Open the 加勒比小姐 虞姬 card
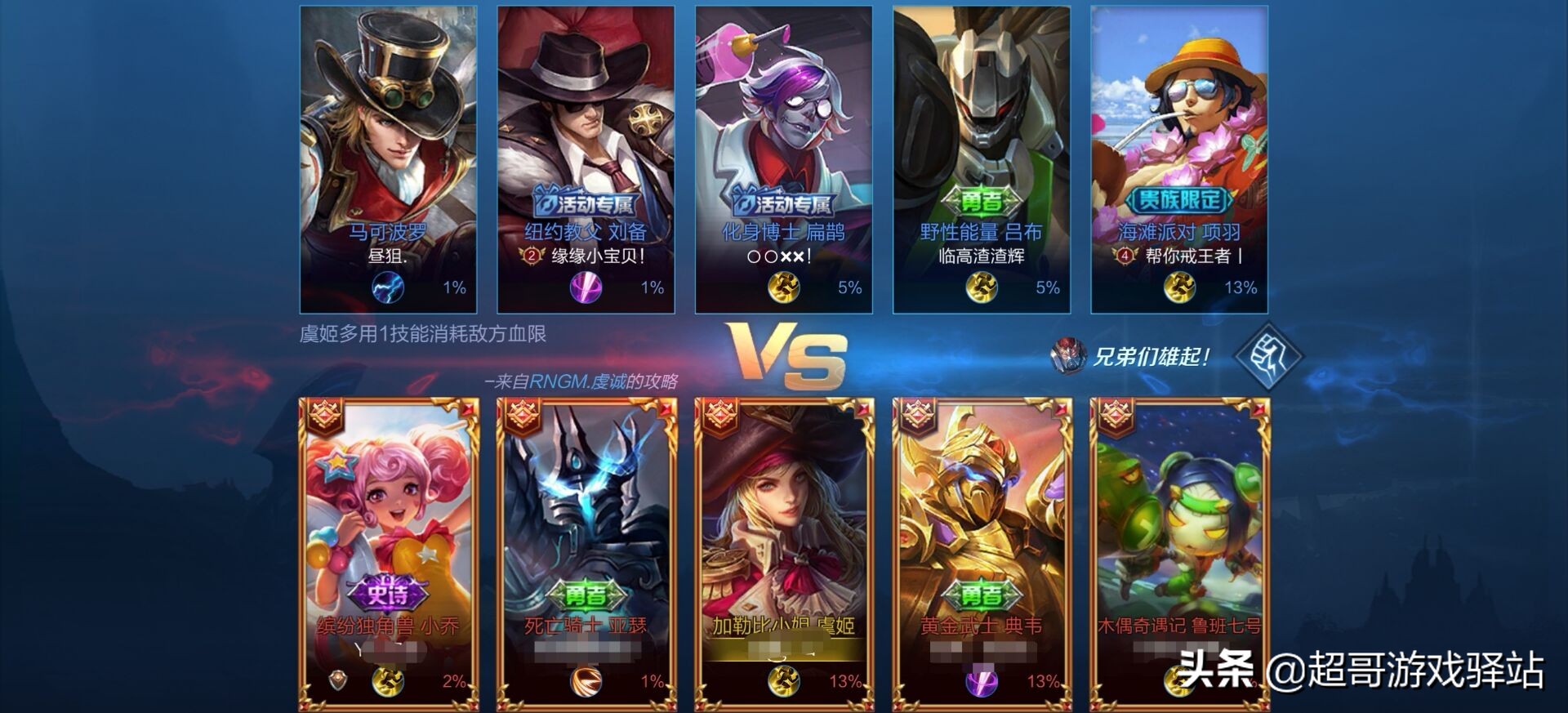This screenshot has height=713, width=1568. click(x=784, y=555)
